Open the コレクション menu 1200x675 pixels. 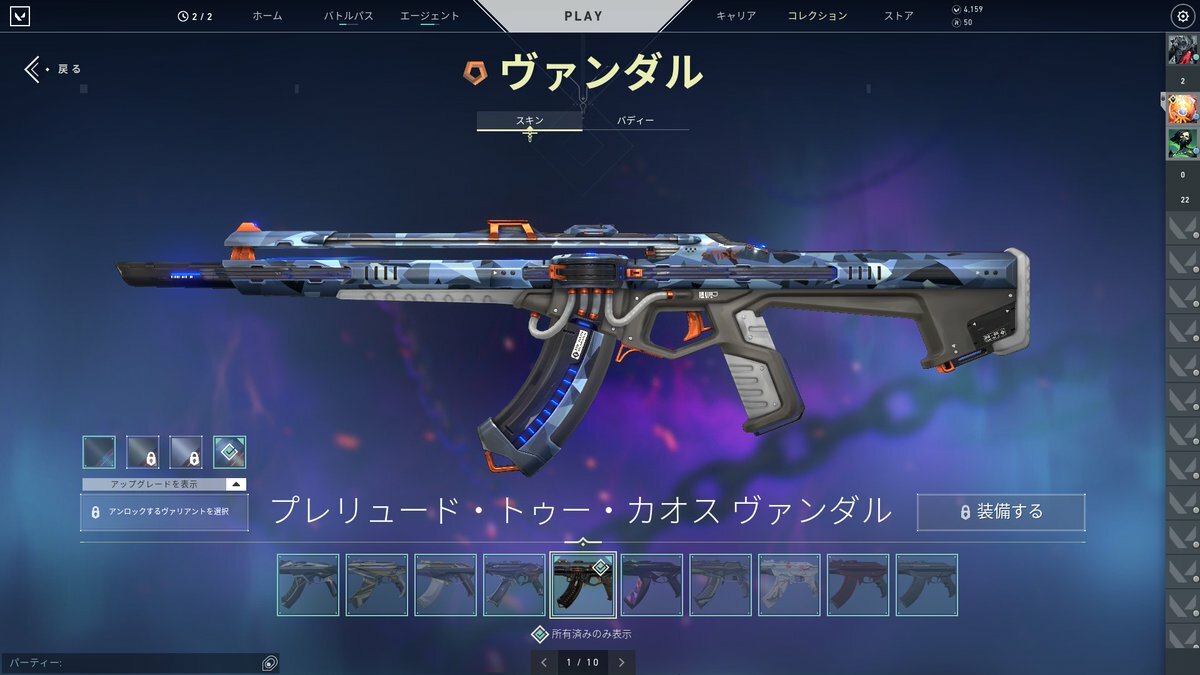coord(817,16)
